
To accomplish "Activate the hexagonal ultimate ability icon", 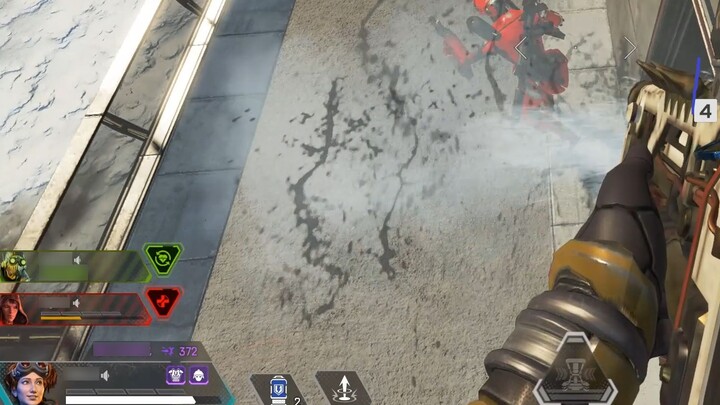I will 575,373.
